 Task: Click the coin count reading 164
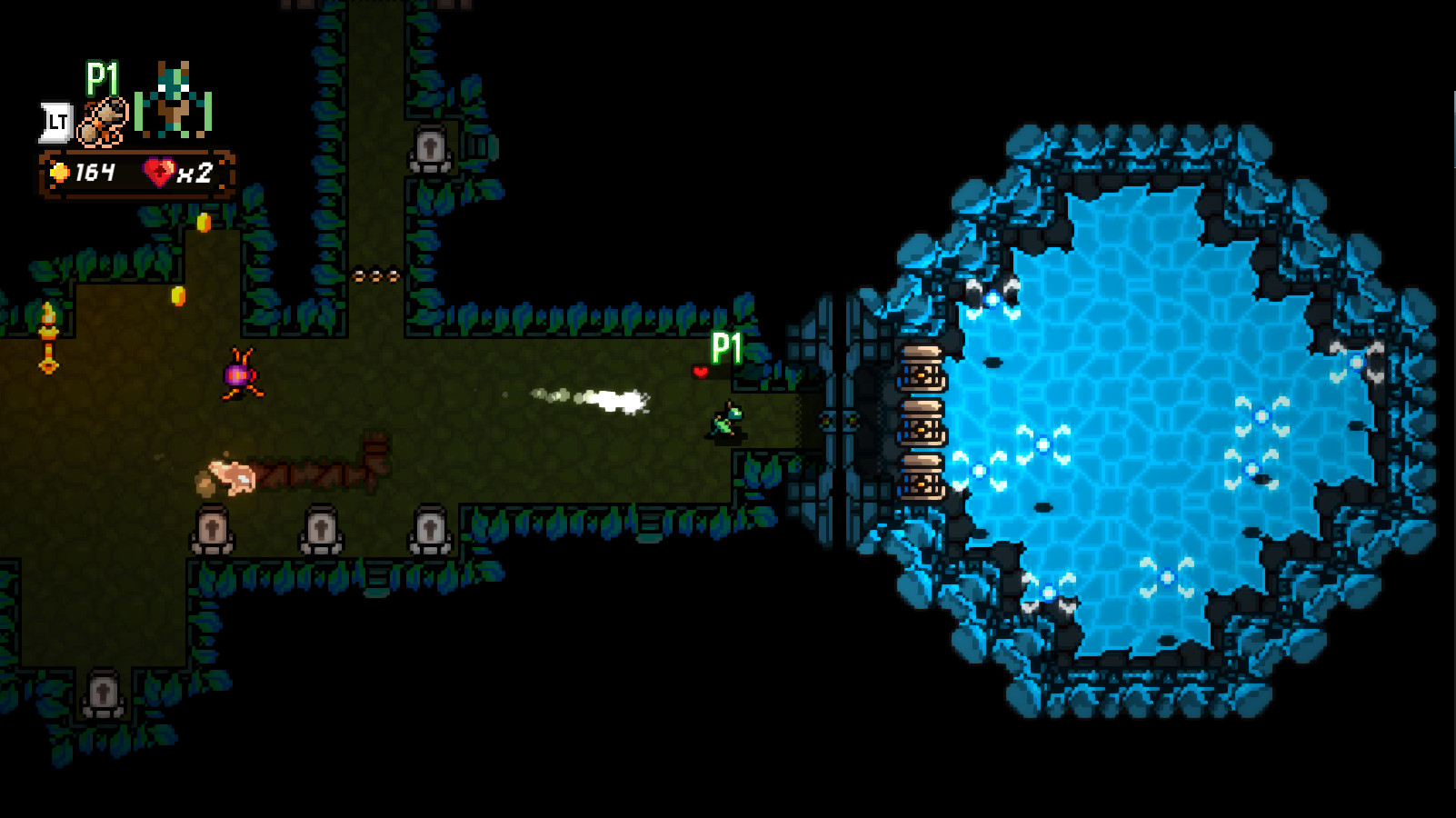pyautogui.click(x=95, y=173)
